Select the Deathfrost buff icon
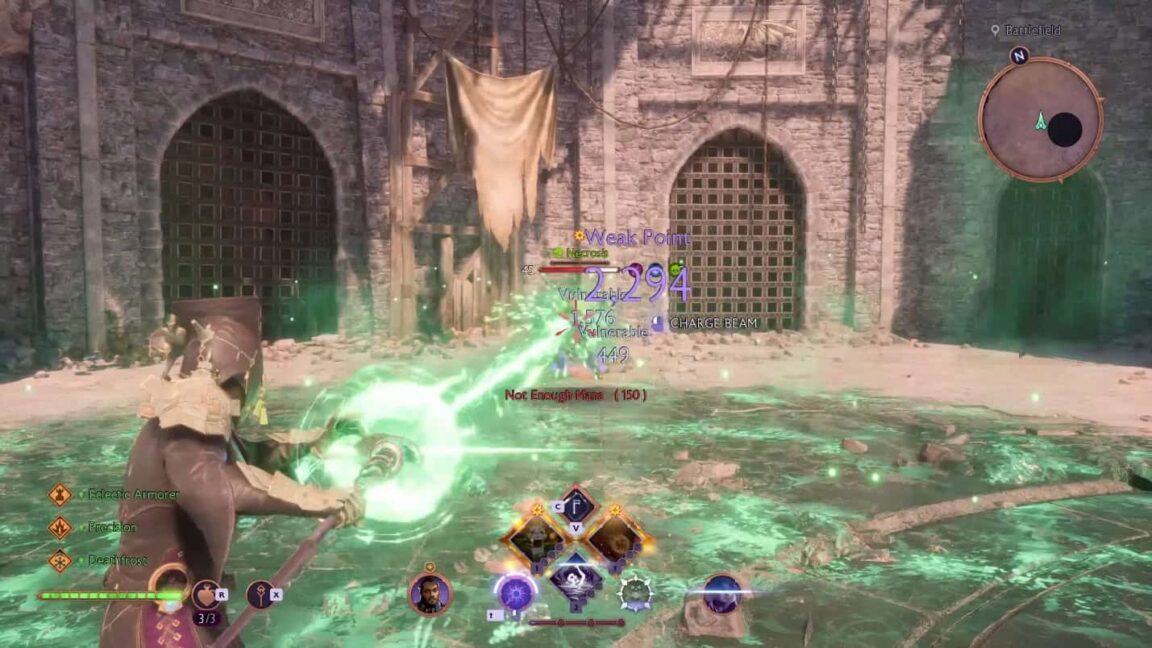Screen dimensions: 1152x648 [x=60, y=560]
